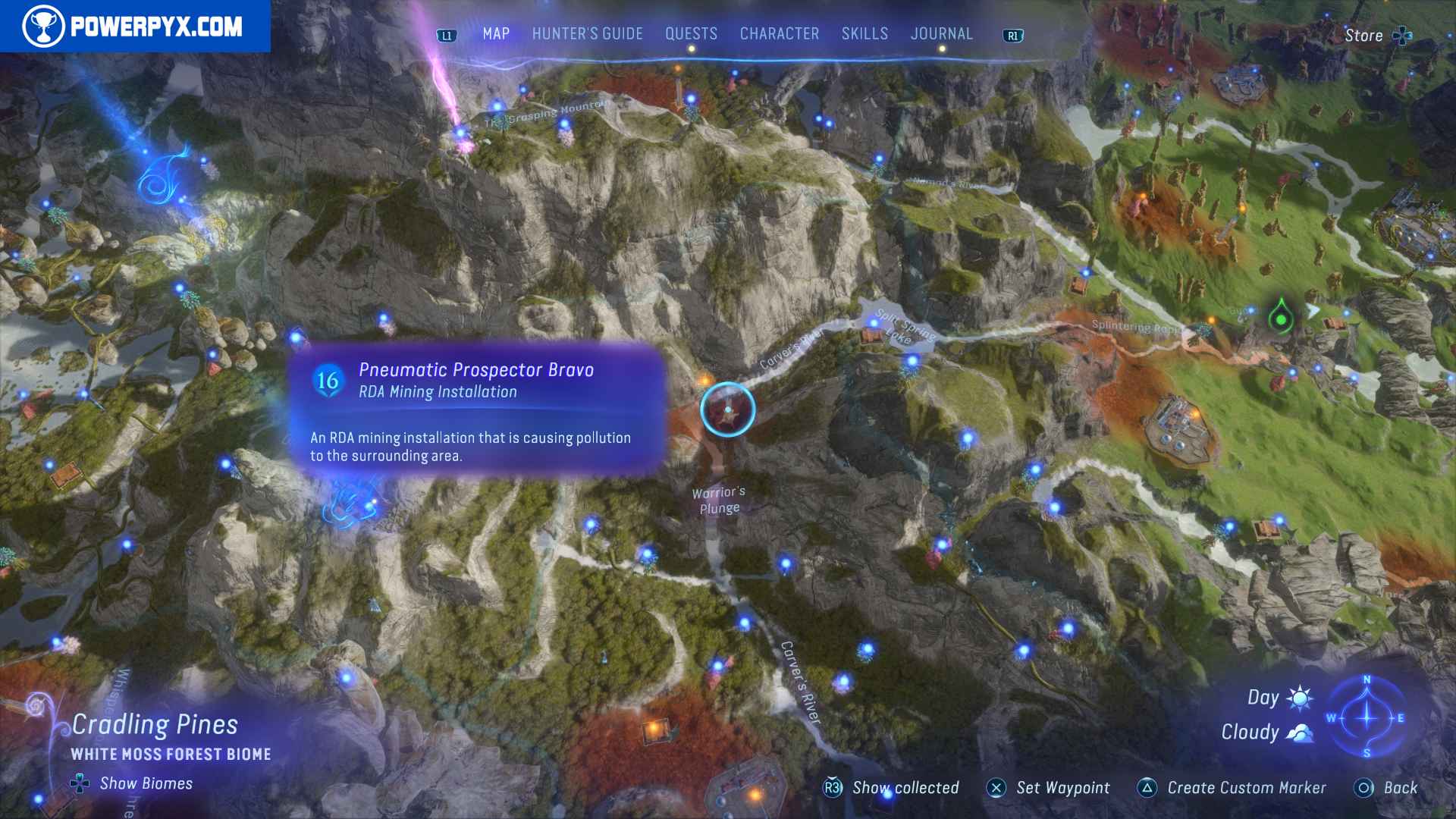1456x819 pixels.
Task: Click the L1 shoulder button prompt
Action: pyautogui.click(x=447, y=33)
